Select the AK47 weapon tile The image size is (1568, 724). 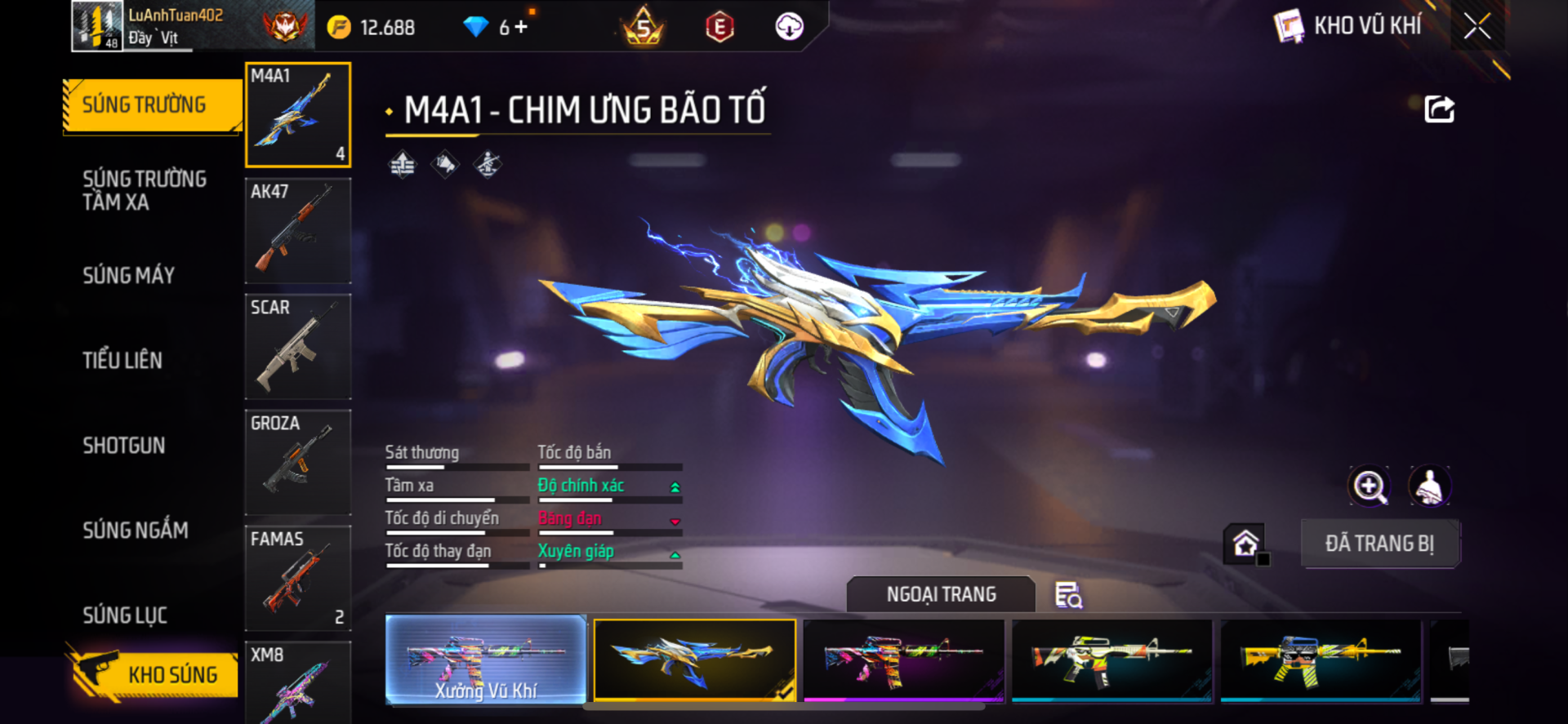298,231
